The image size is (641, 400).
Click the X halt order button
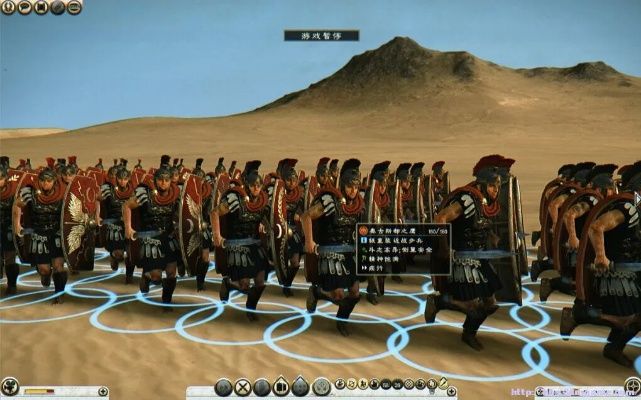point(242,387)
